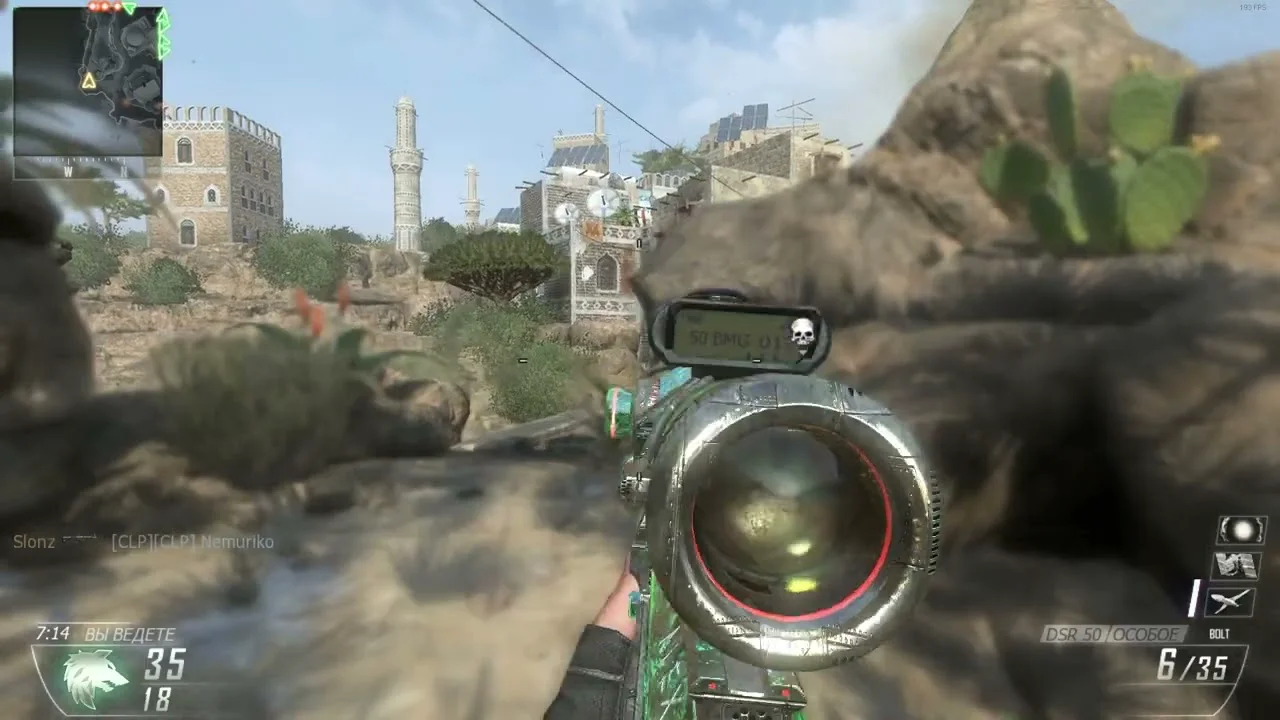Activate the drone aircraft scorestreak icon
This screenshot has height=720, width=1280.
coord(1230,600)
